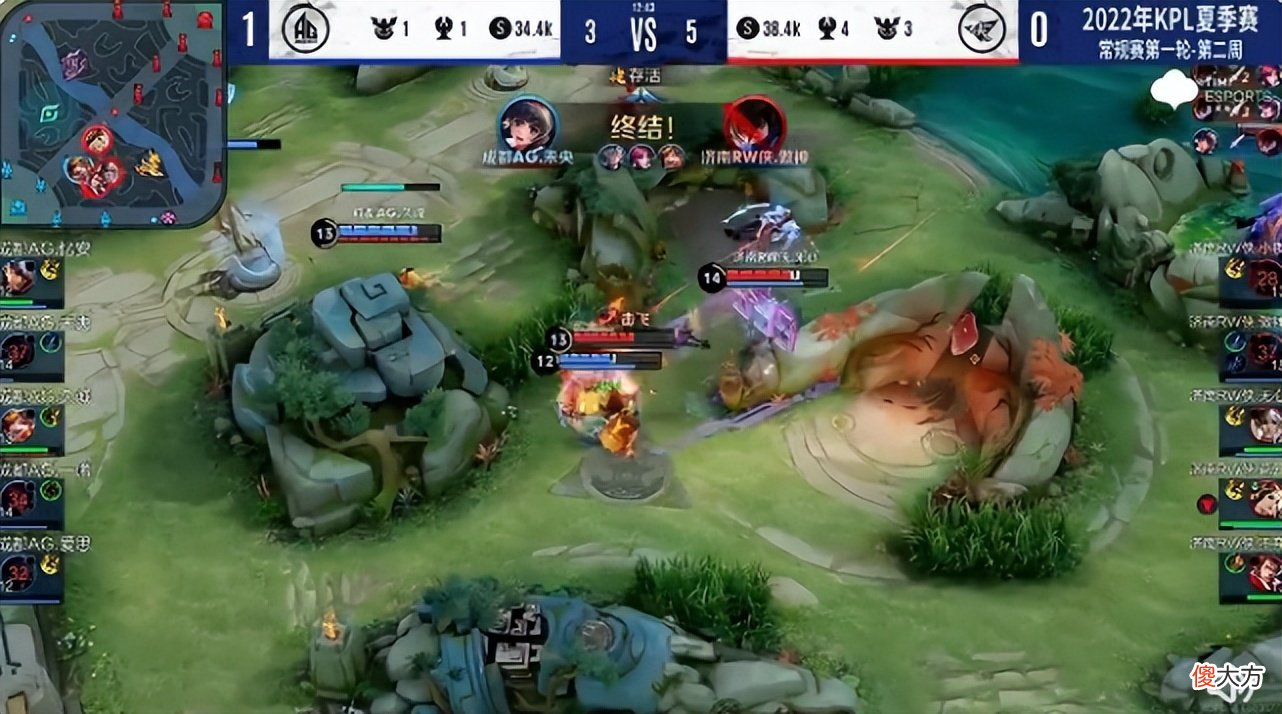Click the crossed-out victim portrait in kill banner
The height and width of the screenshot is (714, 1282).
click(755, 126)
